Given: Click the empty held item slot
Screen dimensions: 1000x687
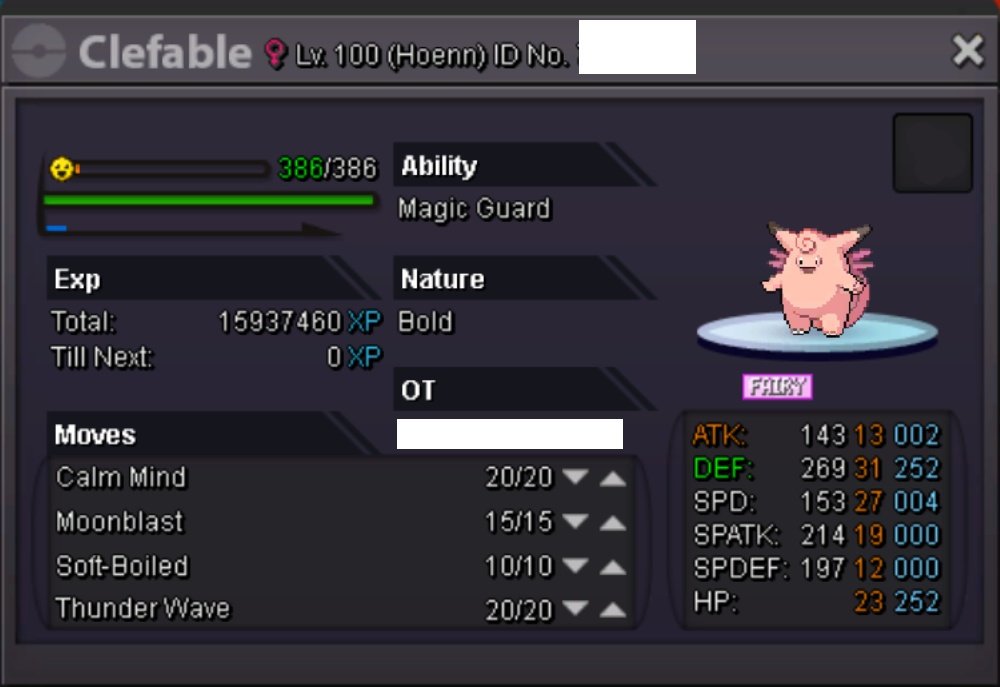Looking at the screenshot, I should tap(932, 153).
